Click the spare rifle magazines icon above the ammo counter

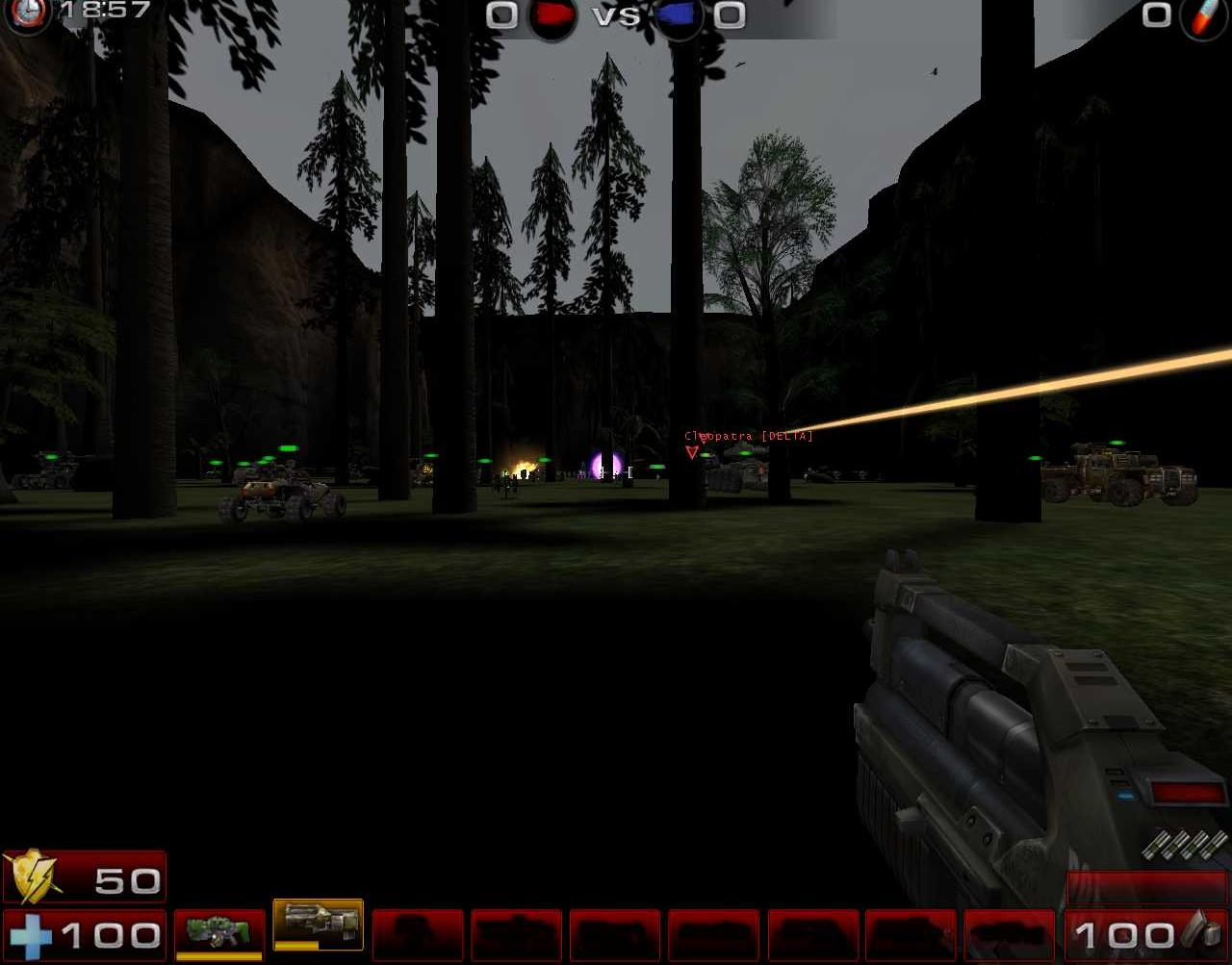pyautogui.click(x=1182, y=845)
